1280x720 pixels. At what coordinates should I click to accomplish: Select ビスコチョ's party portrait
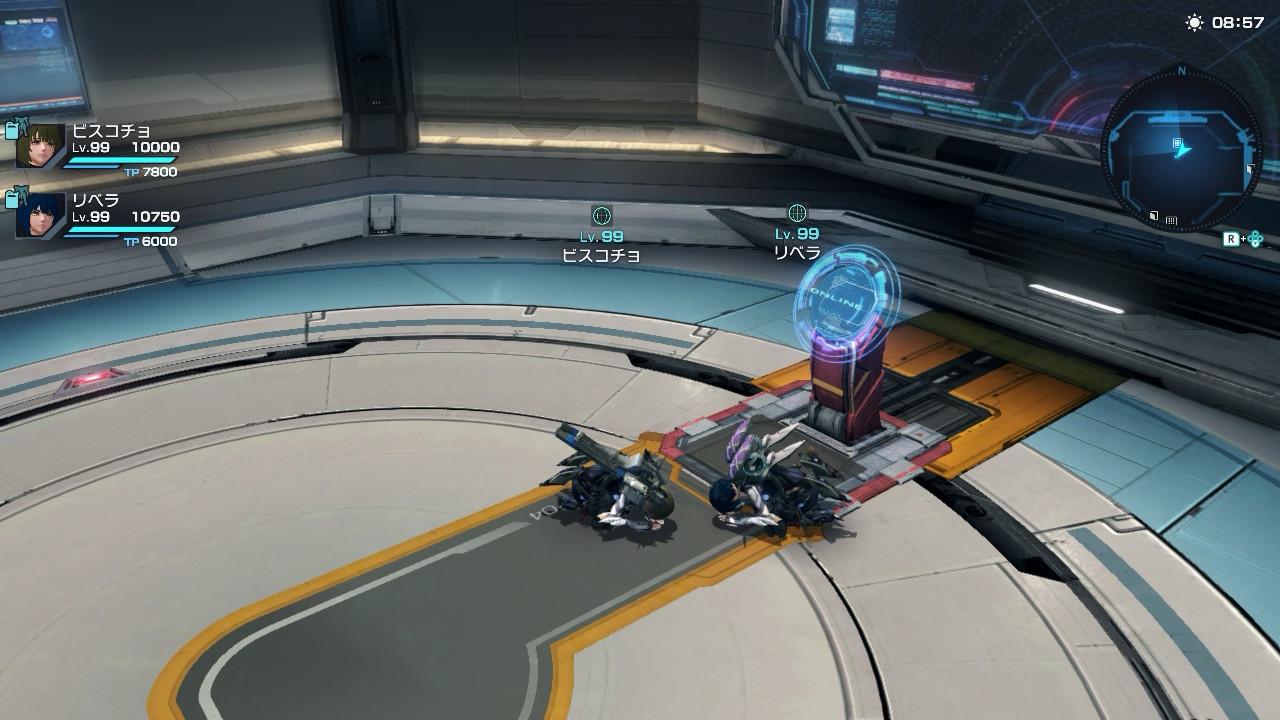(41, 146)
